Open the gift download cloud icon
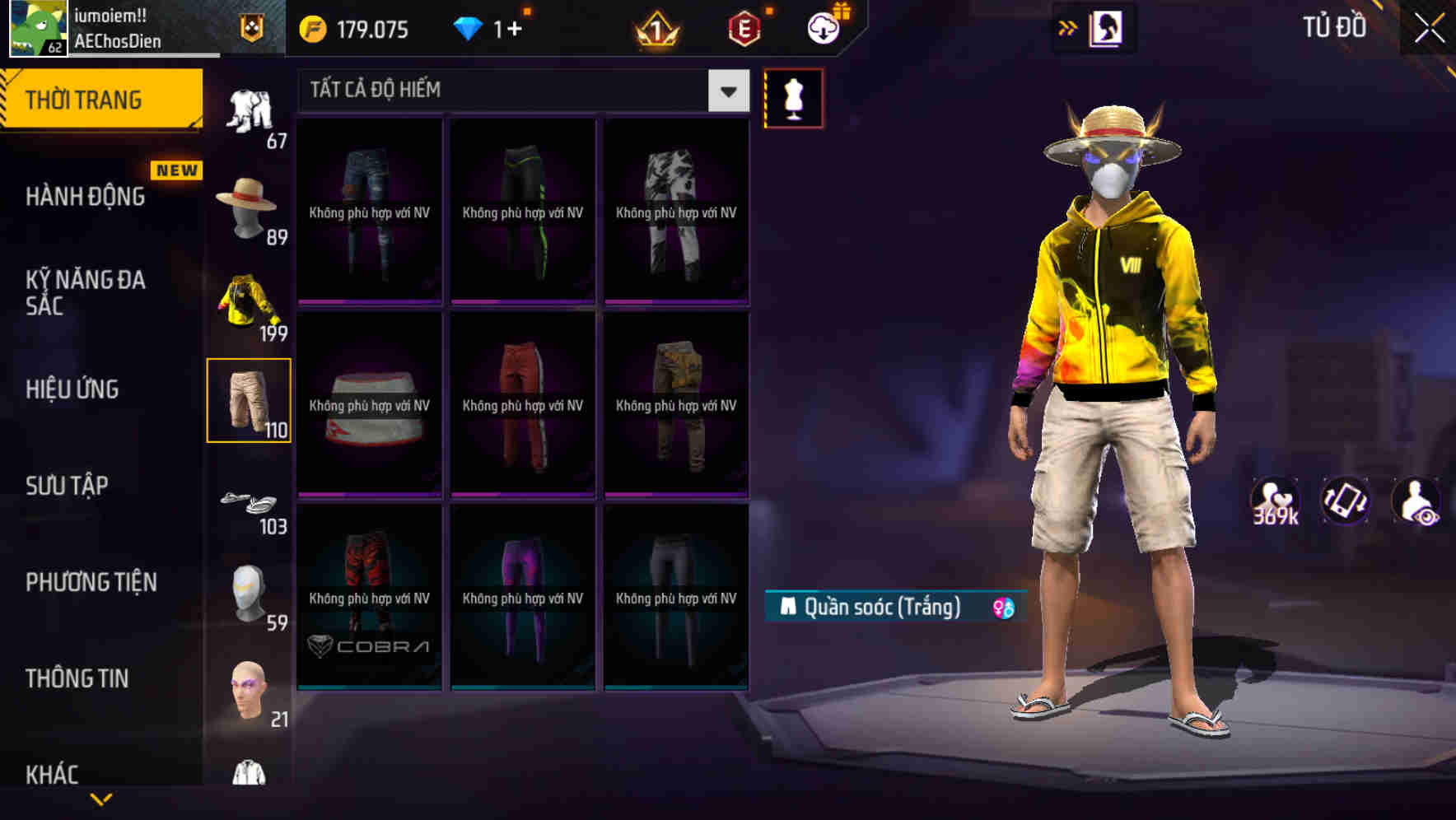 pyautogui.click(x=823, y=27)
